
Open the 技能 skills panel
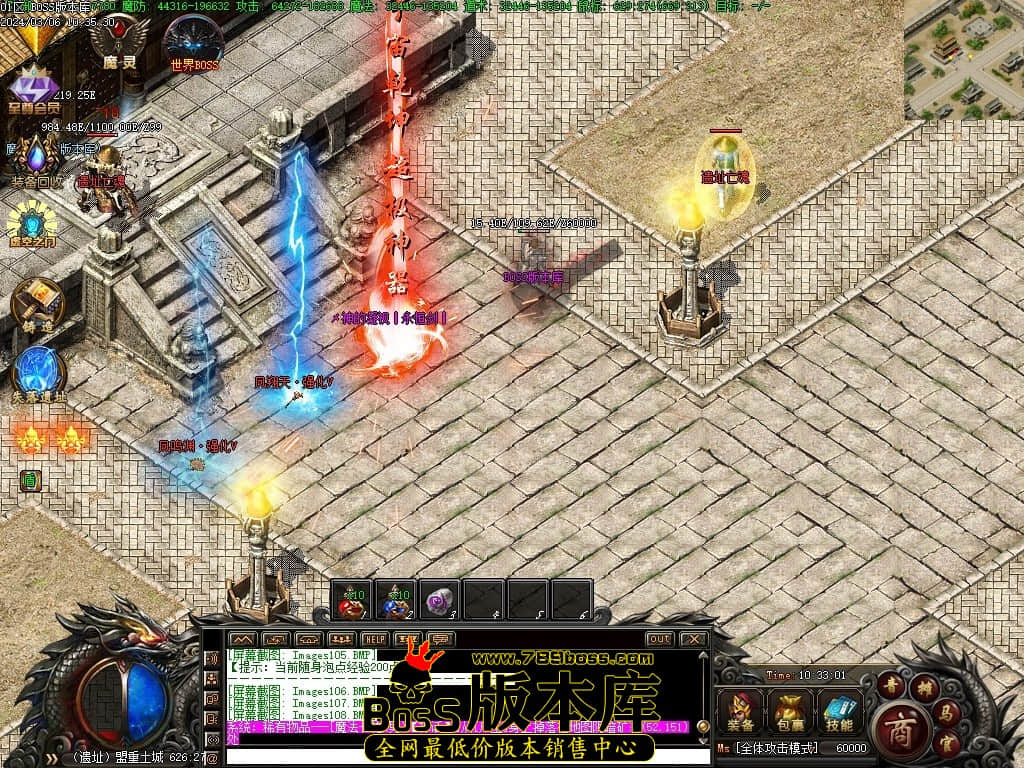[840, 710]
